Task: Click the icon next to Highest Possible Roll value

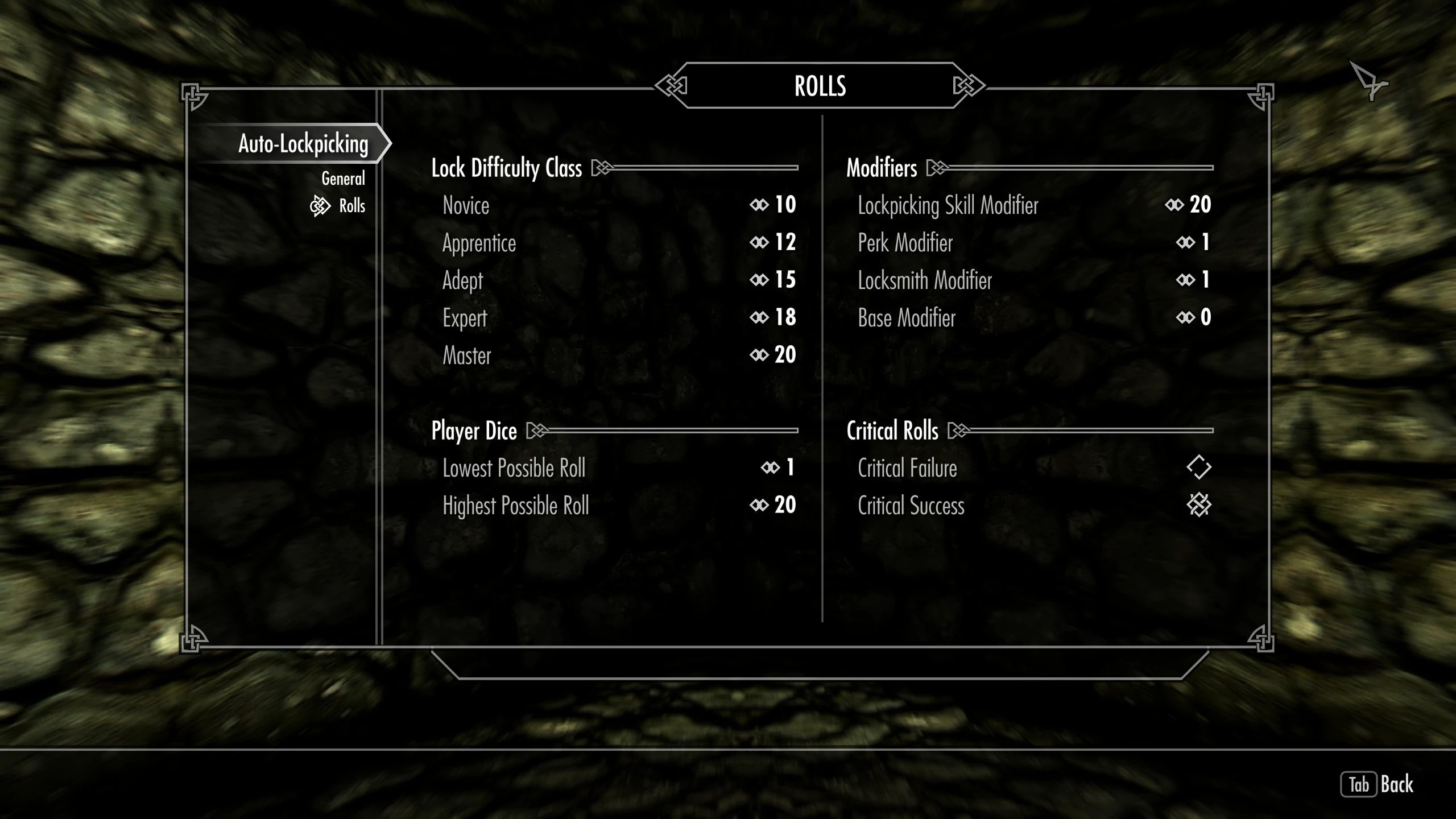Action: [x=759, y=505]
